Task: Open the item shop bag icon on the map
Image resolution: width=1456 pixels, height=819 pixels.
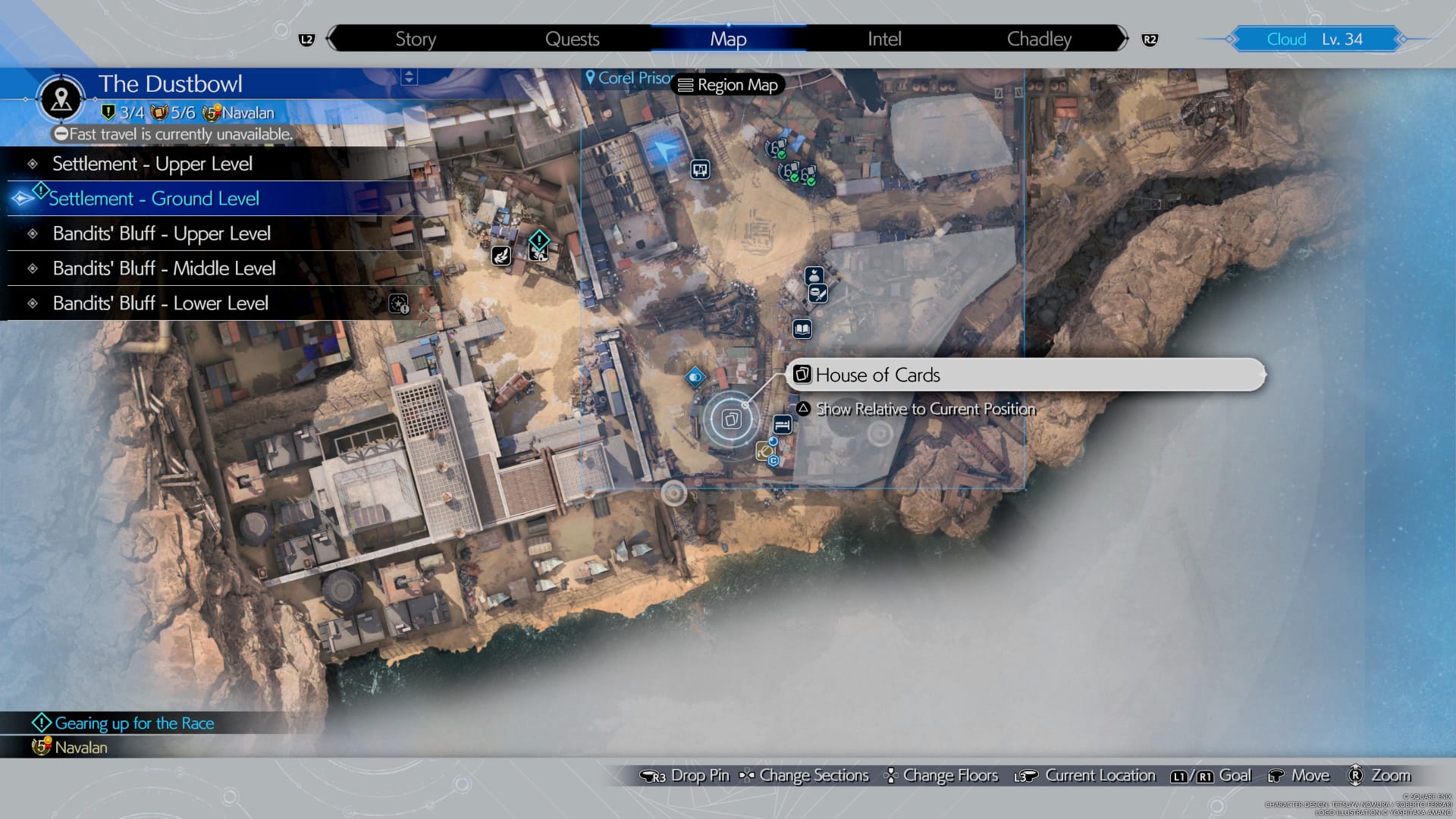Action: click(814, 276)
